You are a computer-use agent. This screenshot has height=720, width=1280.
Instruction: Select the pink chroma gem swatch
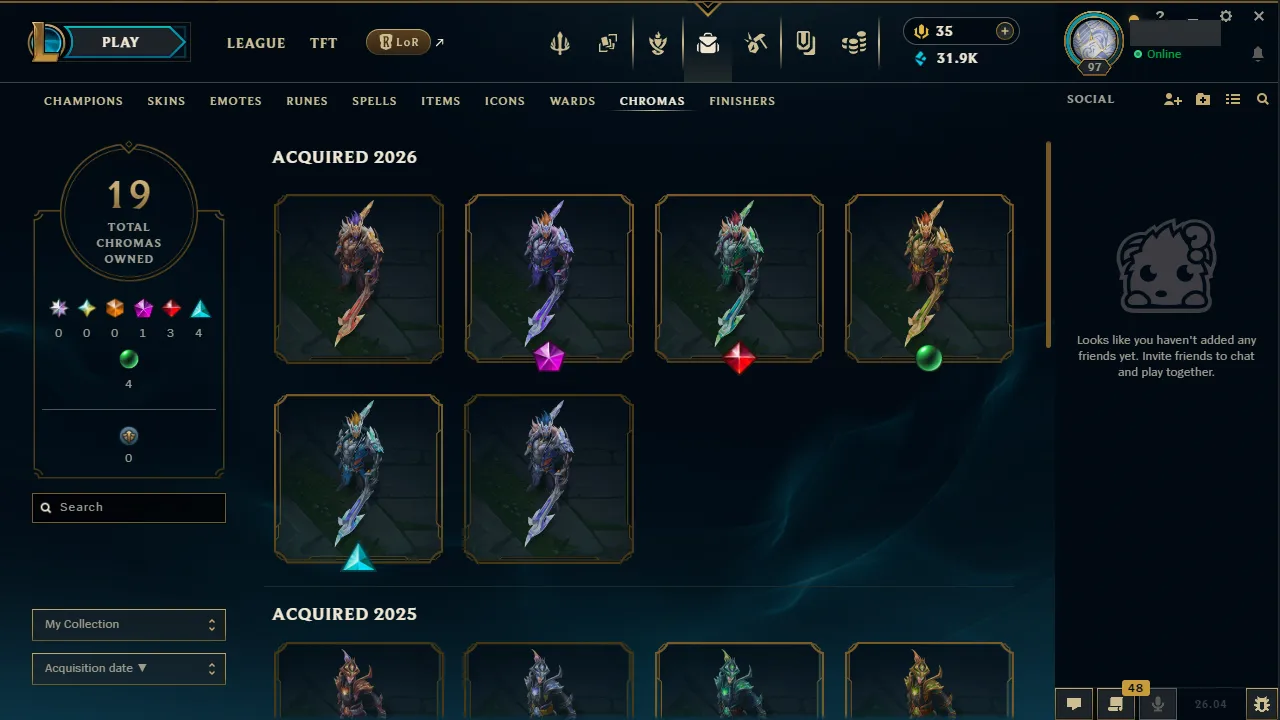[x=143, y=308]
